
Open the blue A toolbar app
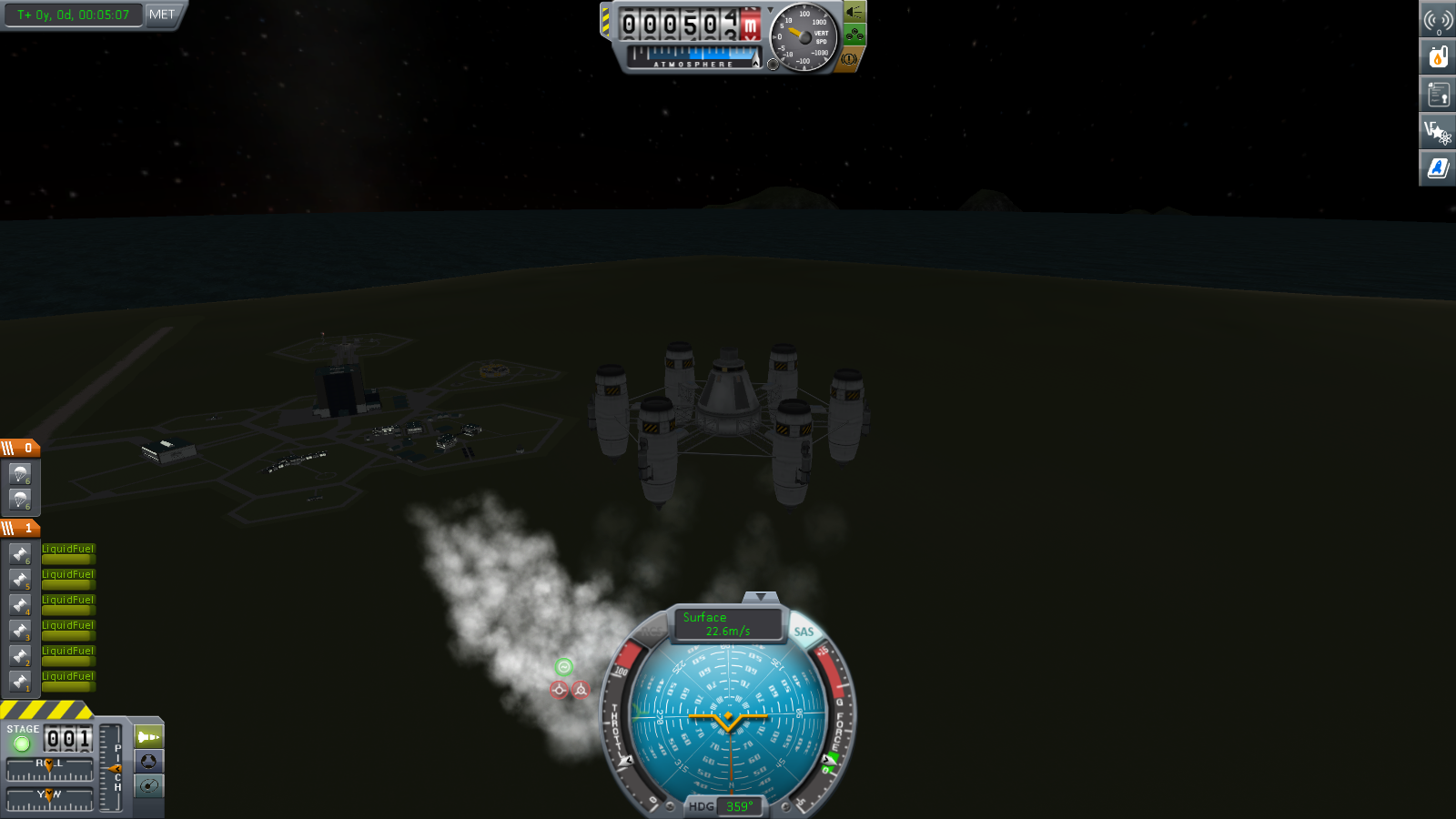click(1438, 168)
